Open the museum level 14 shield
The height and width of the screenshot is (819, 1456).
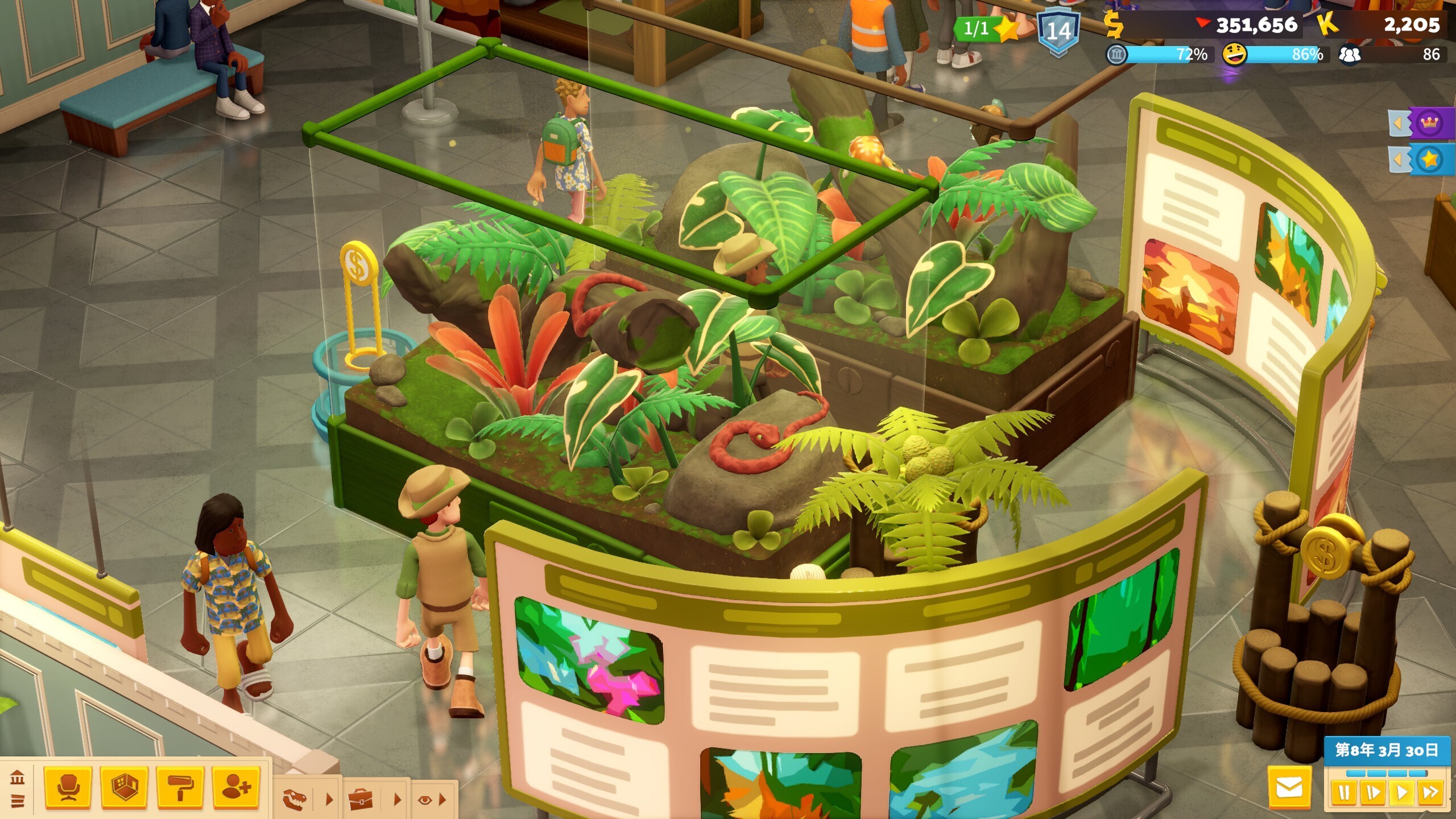1057,30
